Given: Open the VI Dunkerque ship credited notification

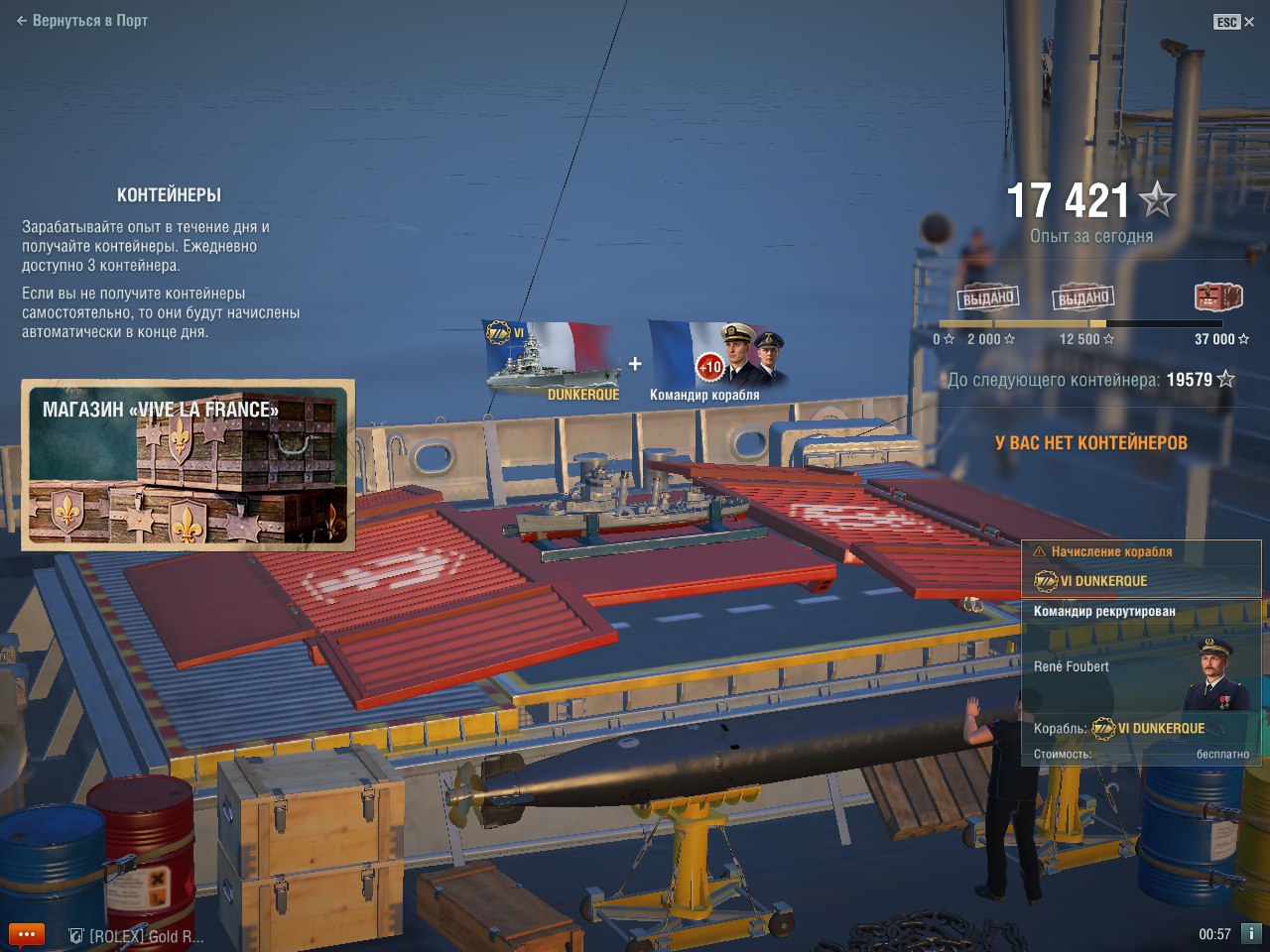Looking at the screenshot, I should (1140, 569).
